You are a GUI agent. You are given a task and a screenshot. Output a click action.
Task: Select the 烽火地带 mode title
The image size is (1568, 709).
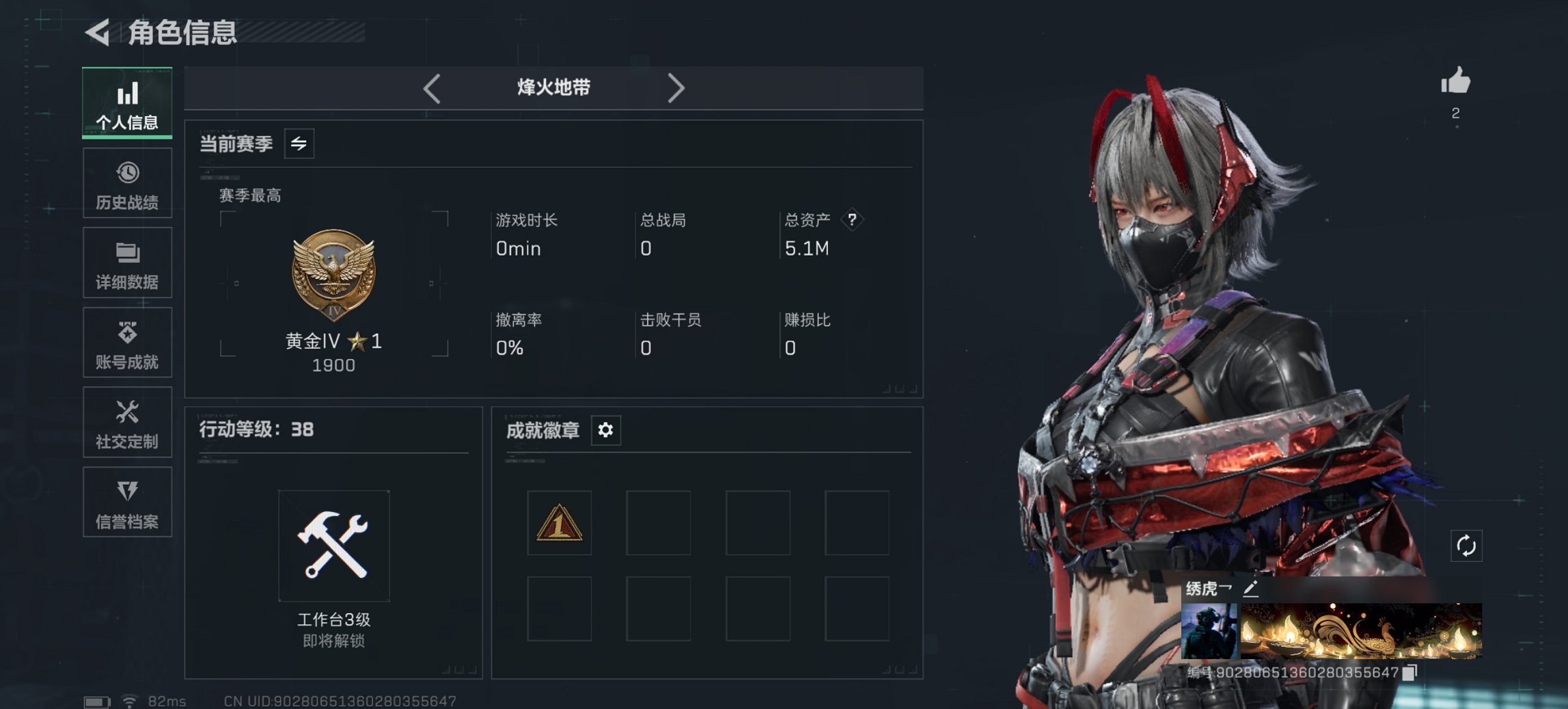[553, 88]
